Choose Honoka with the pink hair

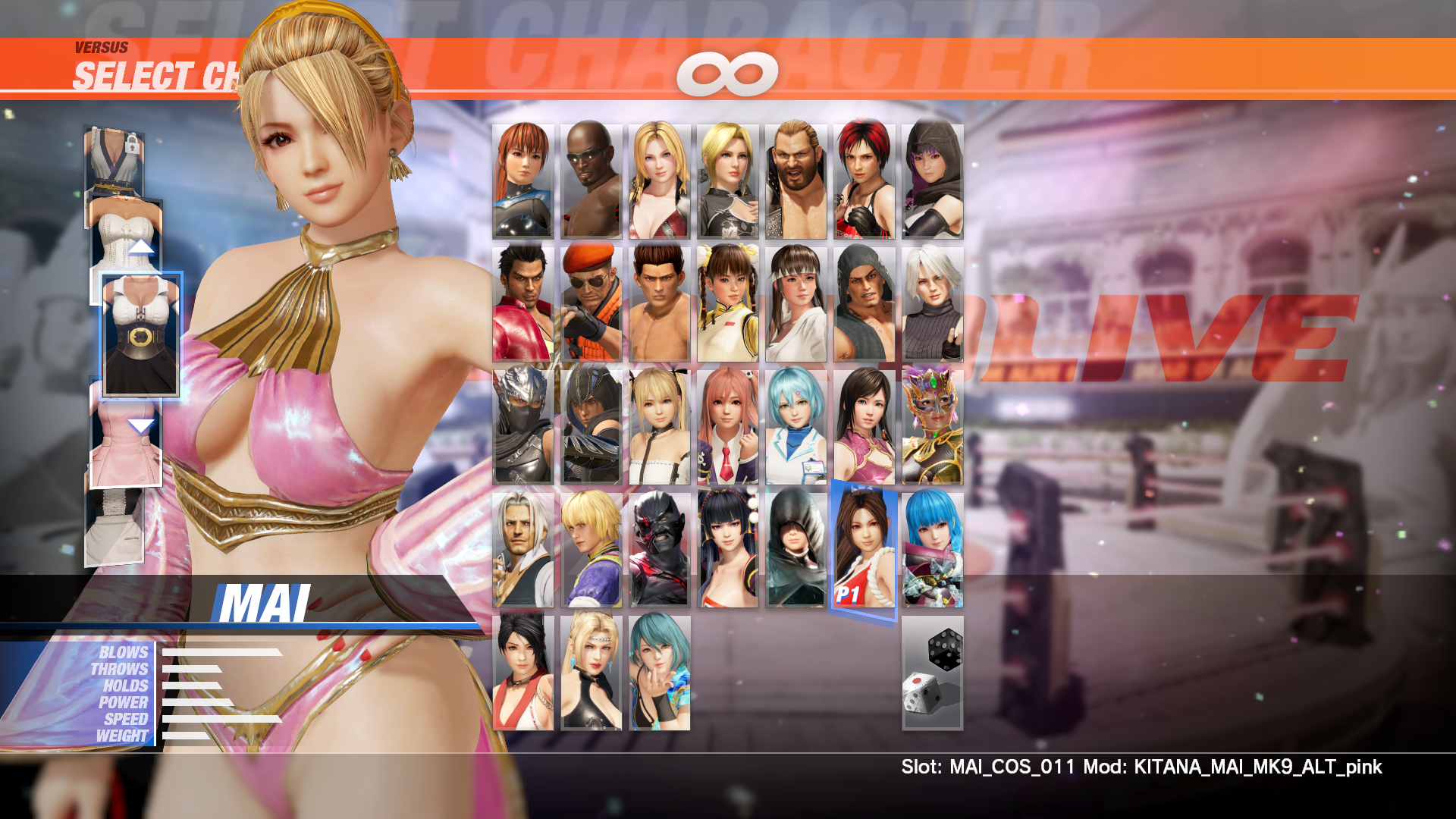point(728,426)
